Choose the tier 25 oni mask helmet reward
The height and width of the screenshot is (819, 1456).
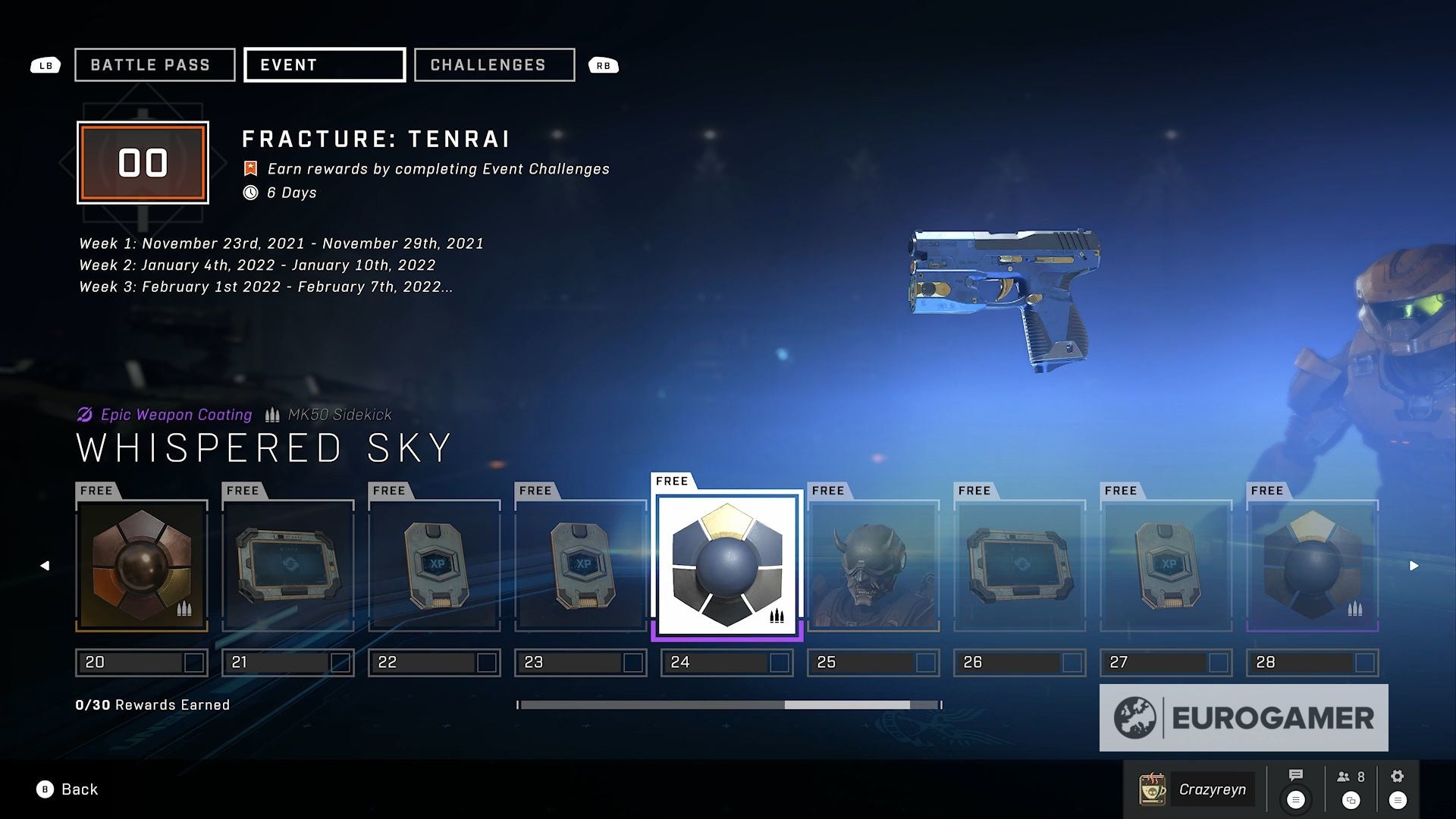tap(874, 565)
